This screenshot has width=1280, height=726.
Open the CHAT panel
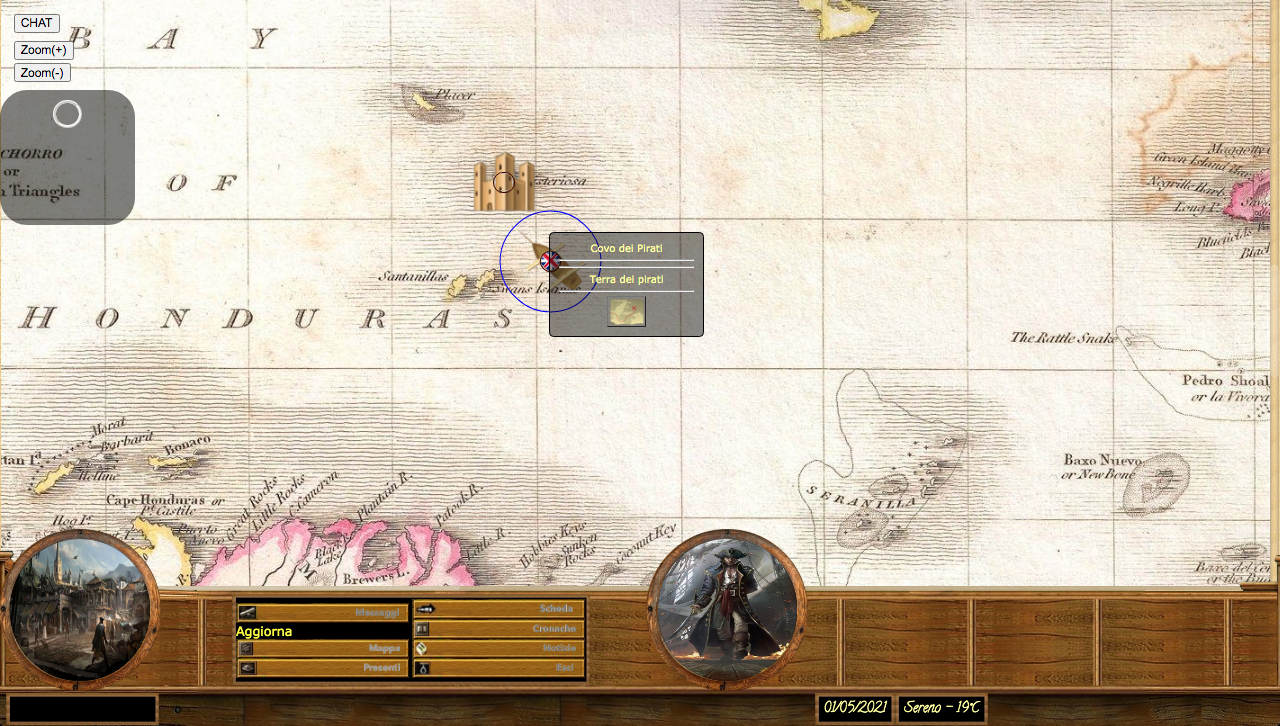pos(37,23)
